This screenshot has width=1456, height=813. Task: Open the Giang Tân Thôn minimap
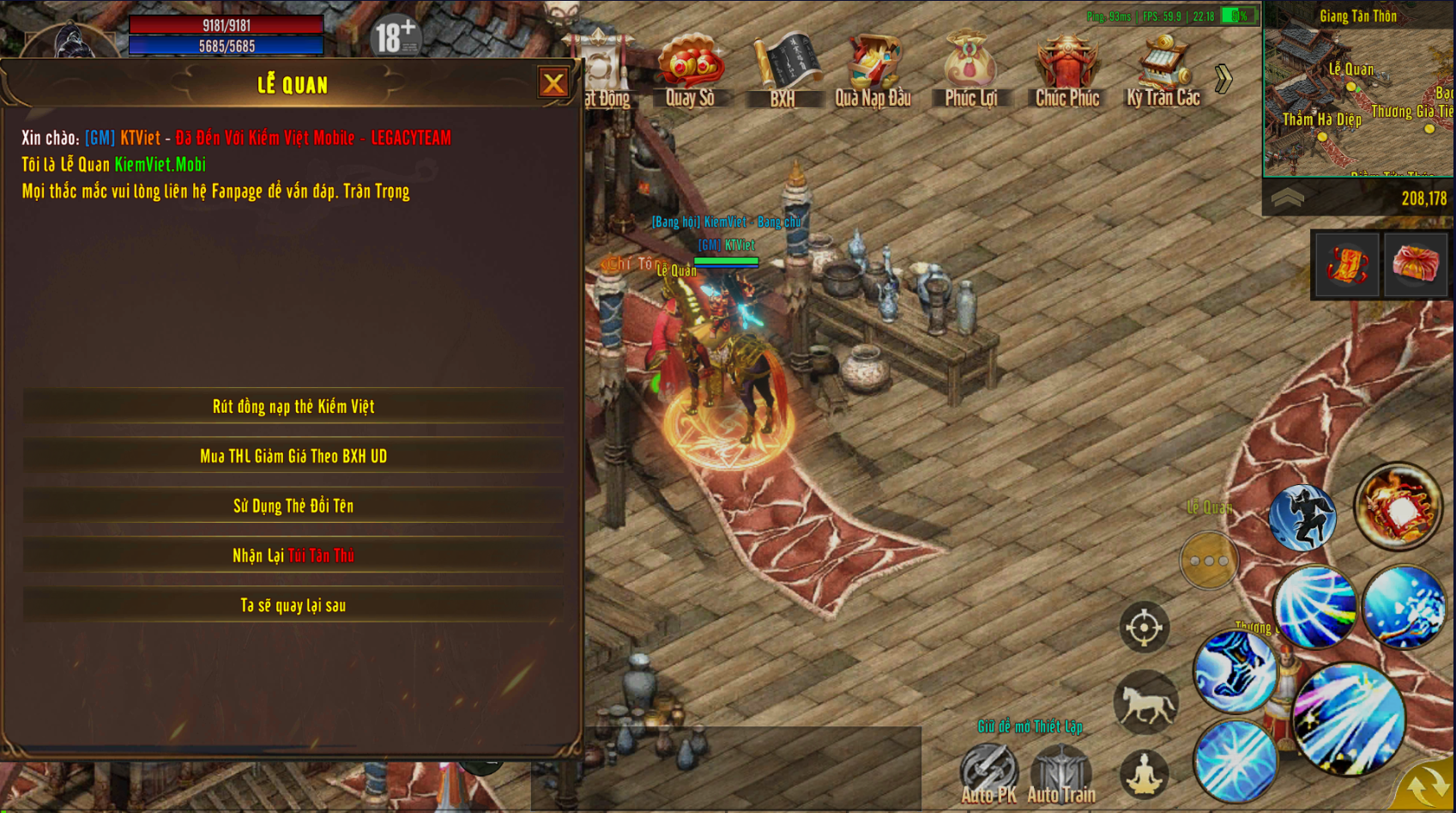[x=1357, y=94]
